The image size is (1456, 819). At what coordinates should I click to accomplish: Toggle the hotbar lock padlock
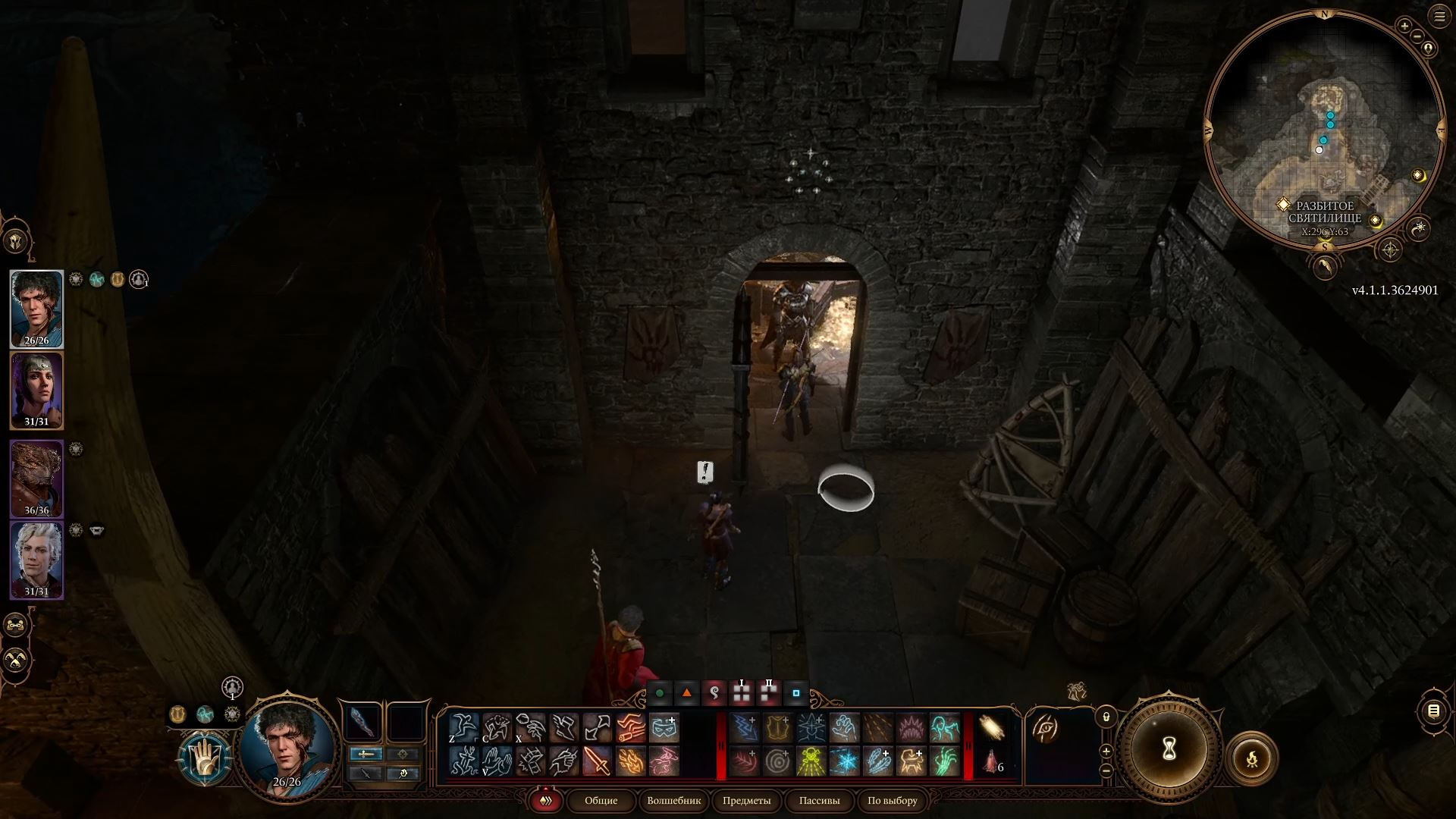click(1106, 717)
